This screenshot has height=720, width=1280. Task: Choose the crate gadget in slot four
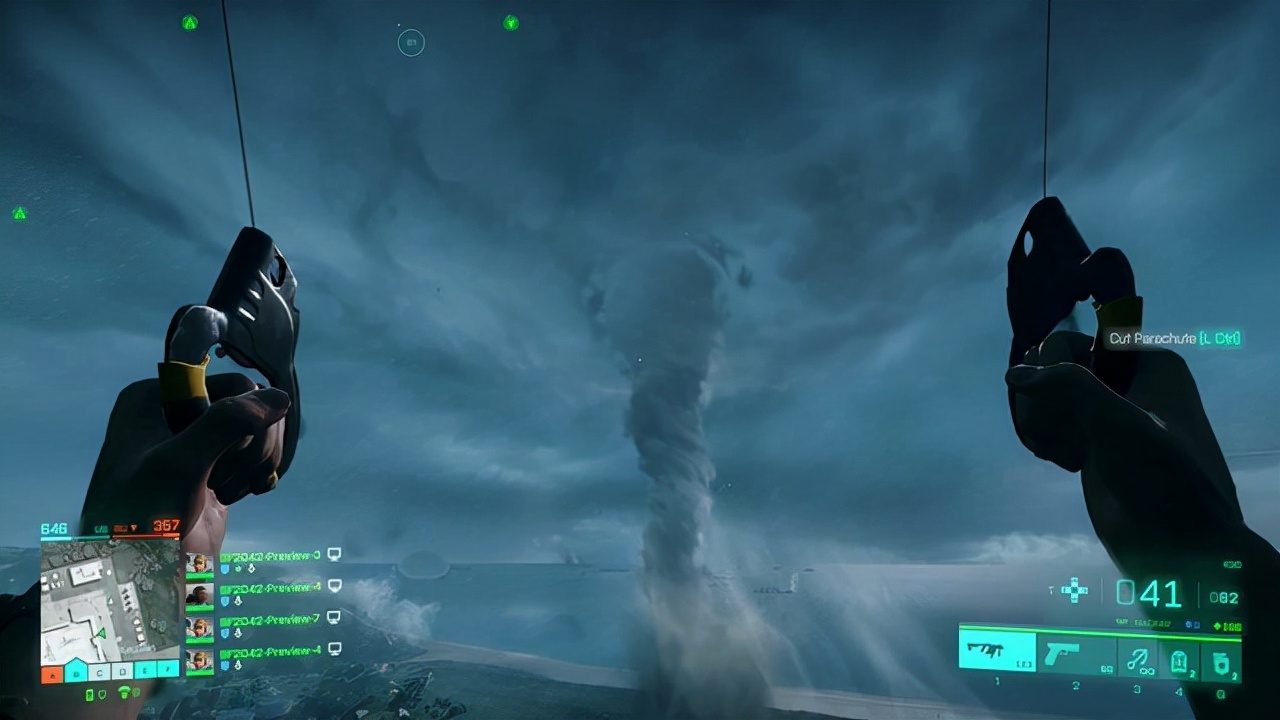[1179, 660]
